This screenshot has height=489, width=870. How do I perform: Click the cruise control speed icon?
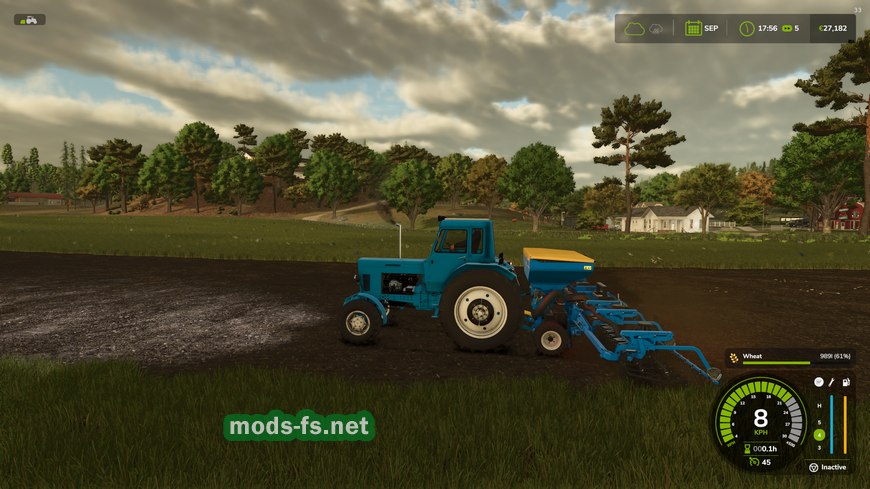click(752, 462)
